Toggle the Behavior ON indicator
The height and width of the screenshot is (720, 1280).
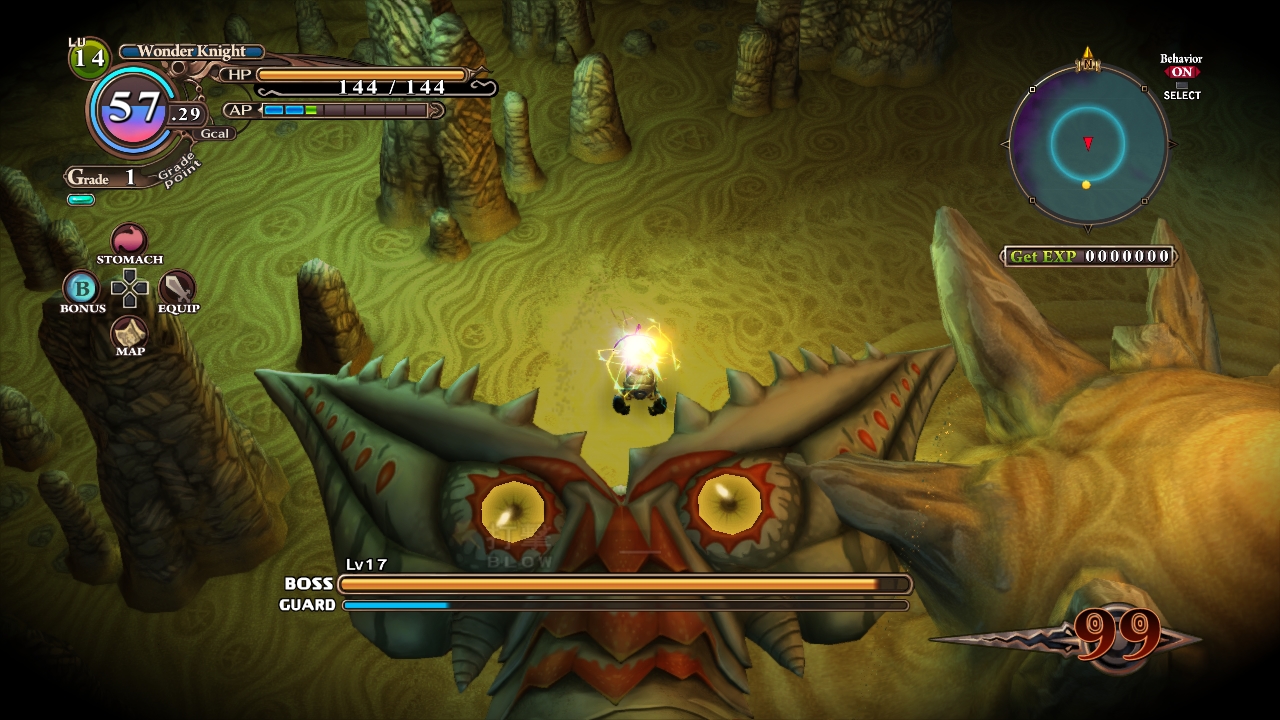click(1181, 72)
